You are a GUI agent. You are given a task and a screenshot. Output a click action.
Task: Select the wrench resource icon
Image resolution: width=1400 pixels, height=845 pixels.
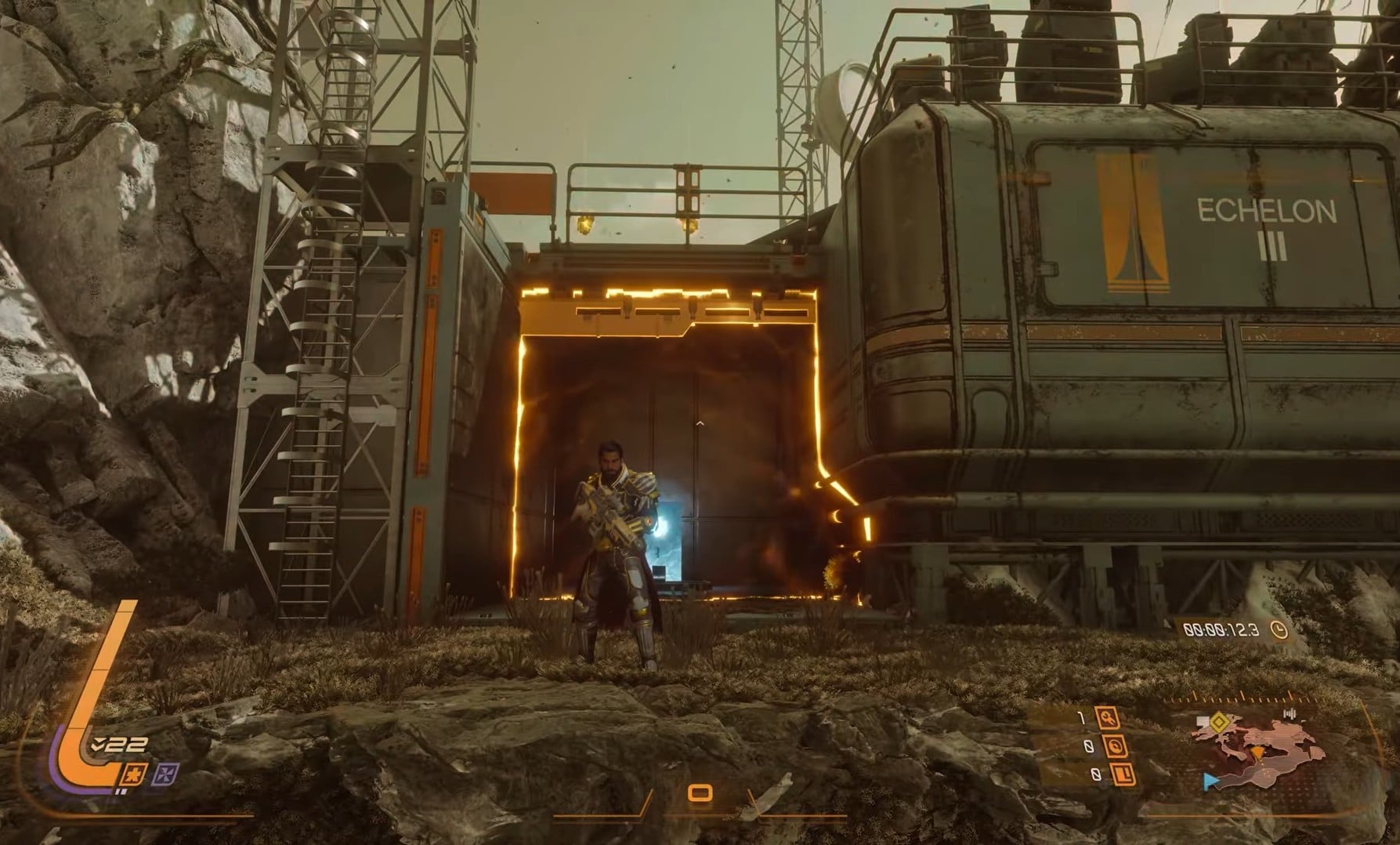click(1108, 717)
